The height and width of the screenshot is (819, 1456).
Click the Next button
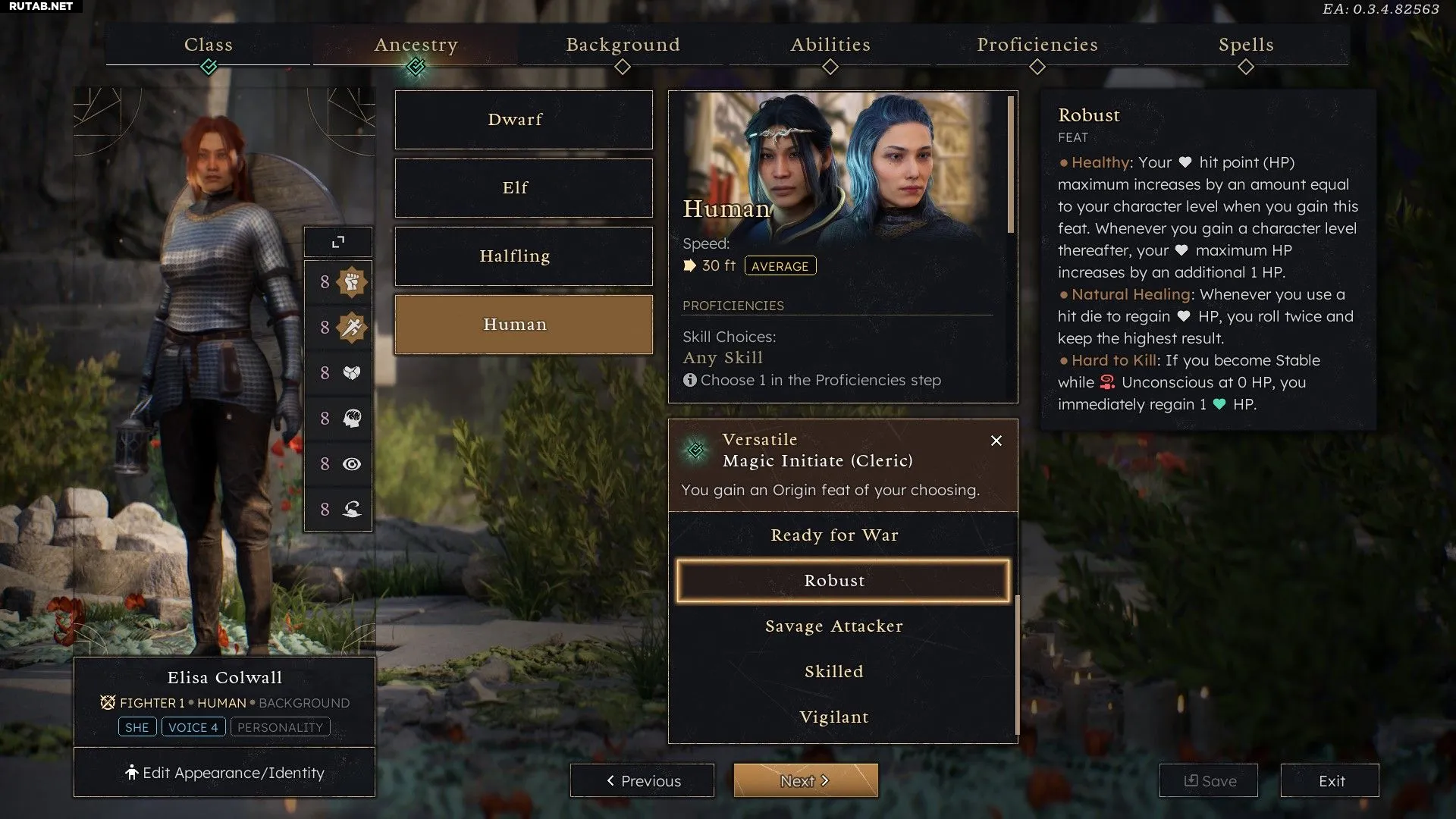[805, 780]
